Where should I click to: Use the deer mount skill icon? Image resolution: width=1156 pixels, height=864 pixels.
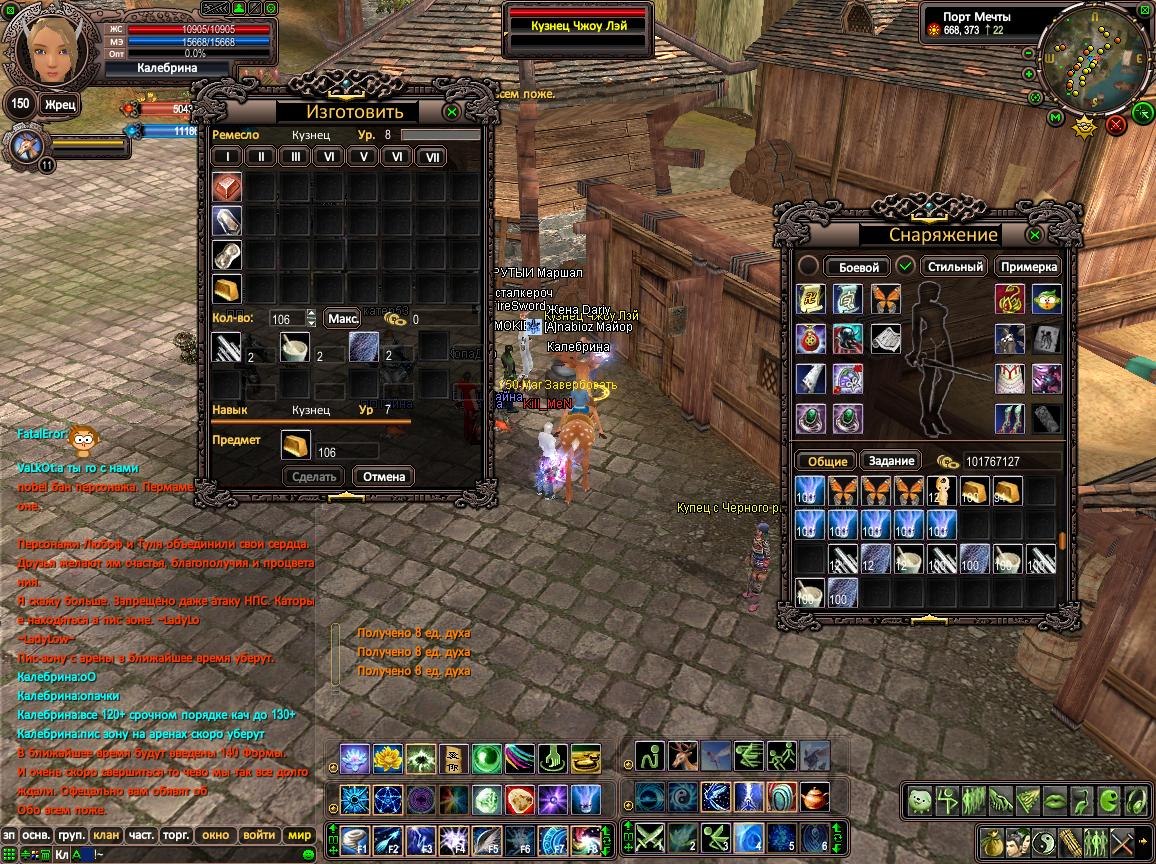683,756
